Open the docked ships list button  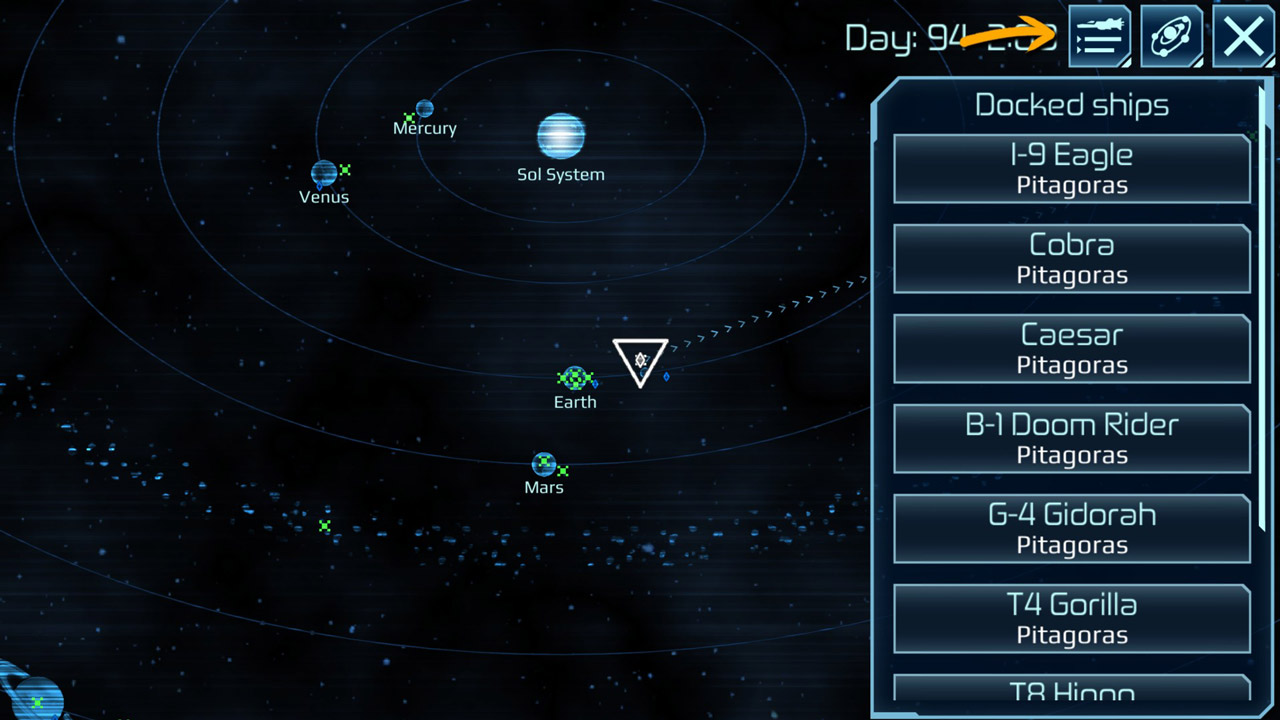tap(1099, 36)
